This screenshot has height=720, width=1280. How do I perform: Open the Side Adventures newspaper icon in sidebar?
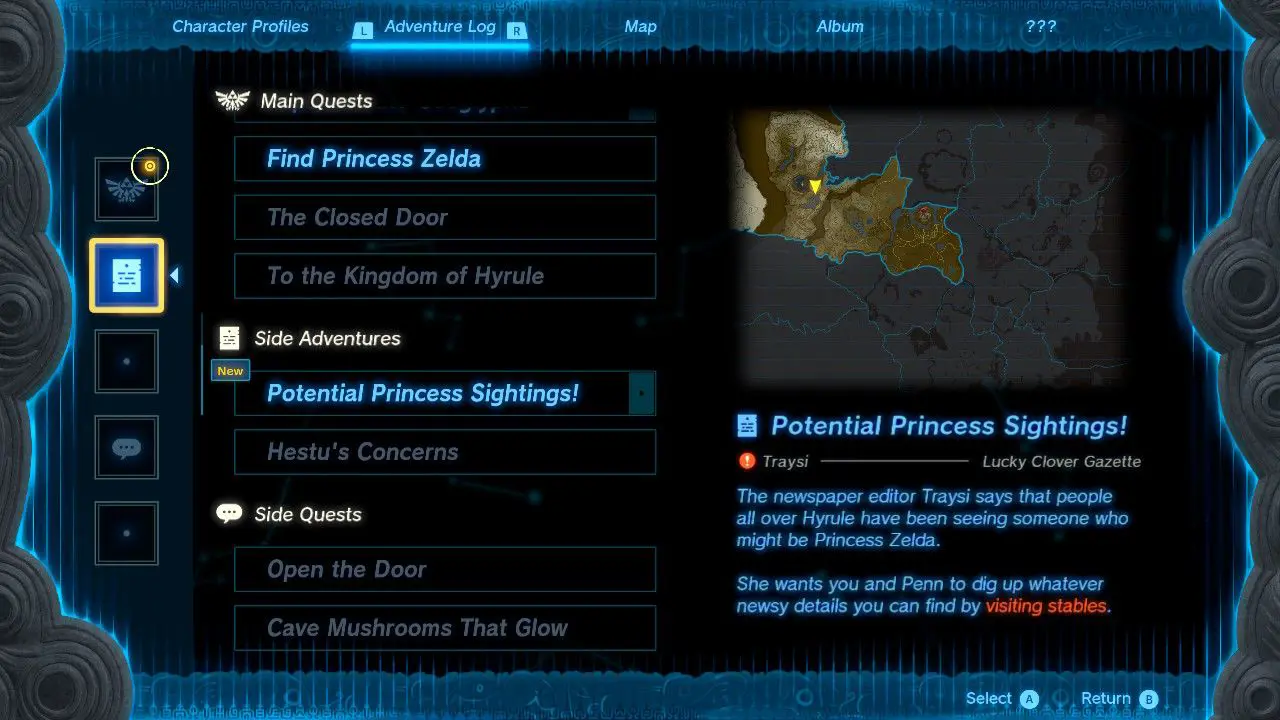126,275
